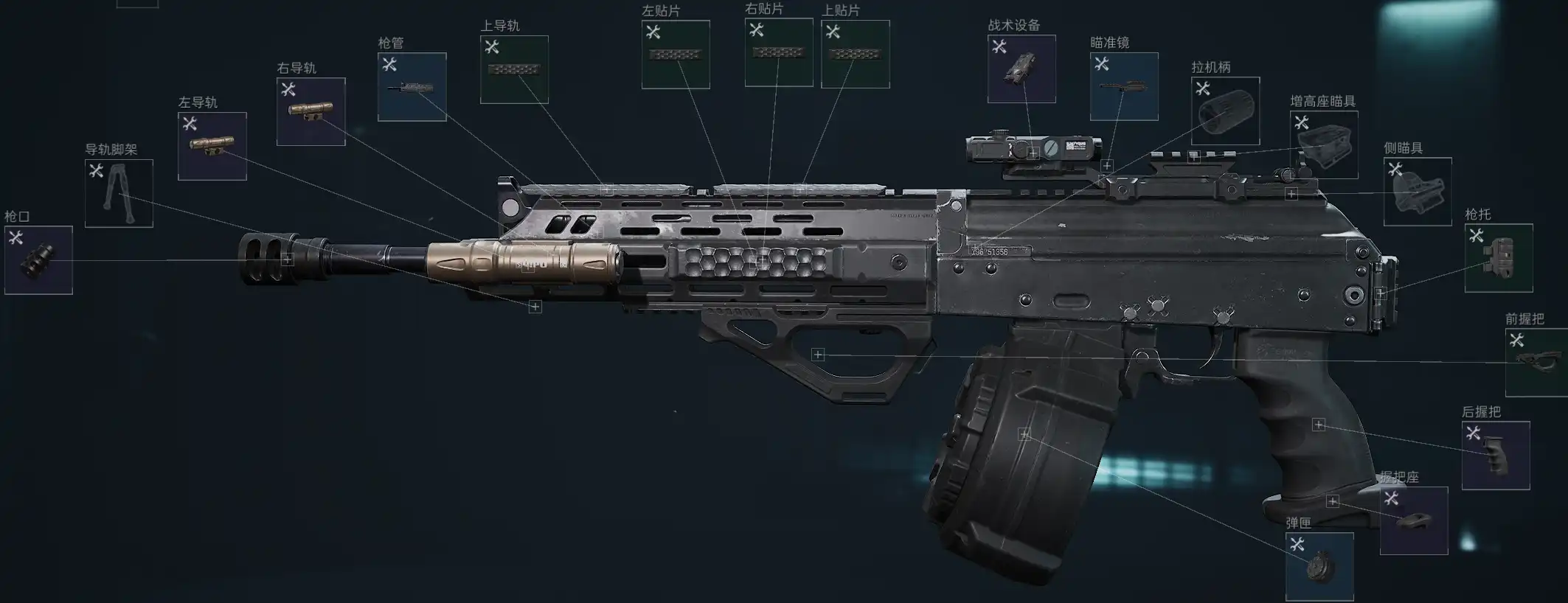Image resolution: width=1568 pixels, height=603 pixels.
Task: Choose the 握把座 grip mount slot
Action: [x=1414, y=520]
